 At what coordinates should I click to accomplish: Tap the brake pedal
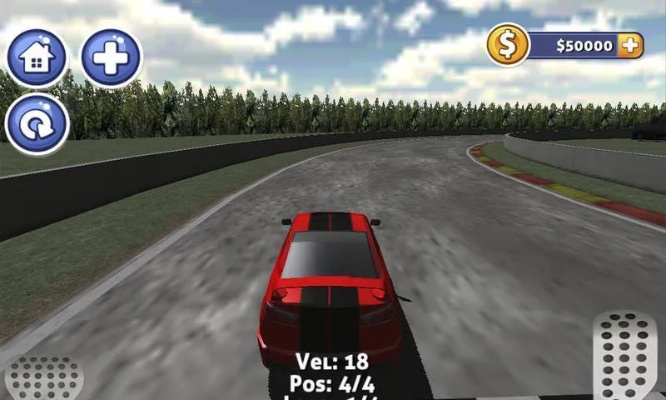point(42,379)
